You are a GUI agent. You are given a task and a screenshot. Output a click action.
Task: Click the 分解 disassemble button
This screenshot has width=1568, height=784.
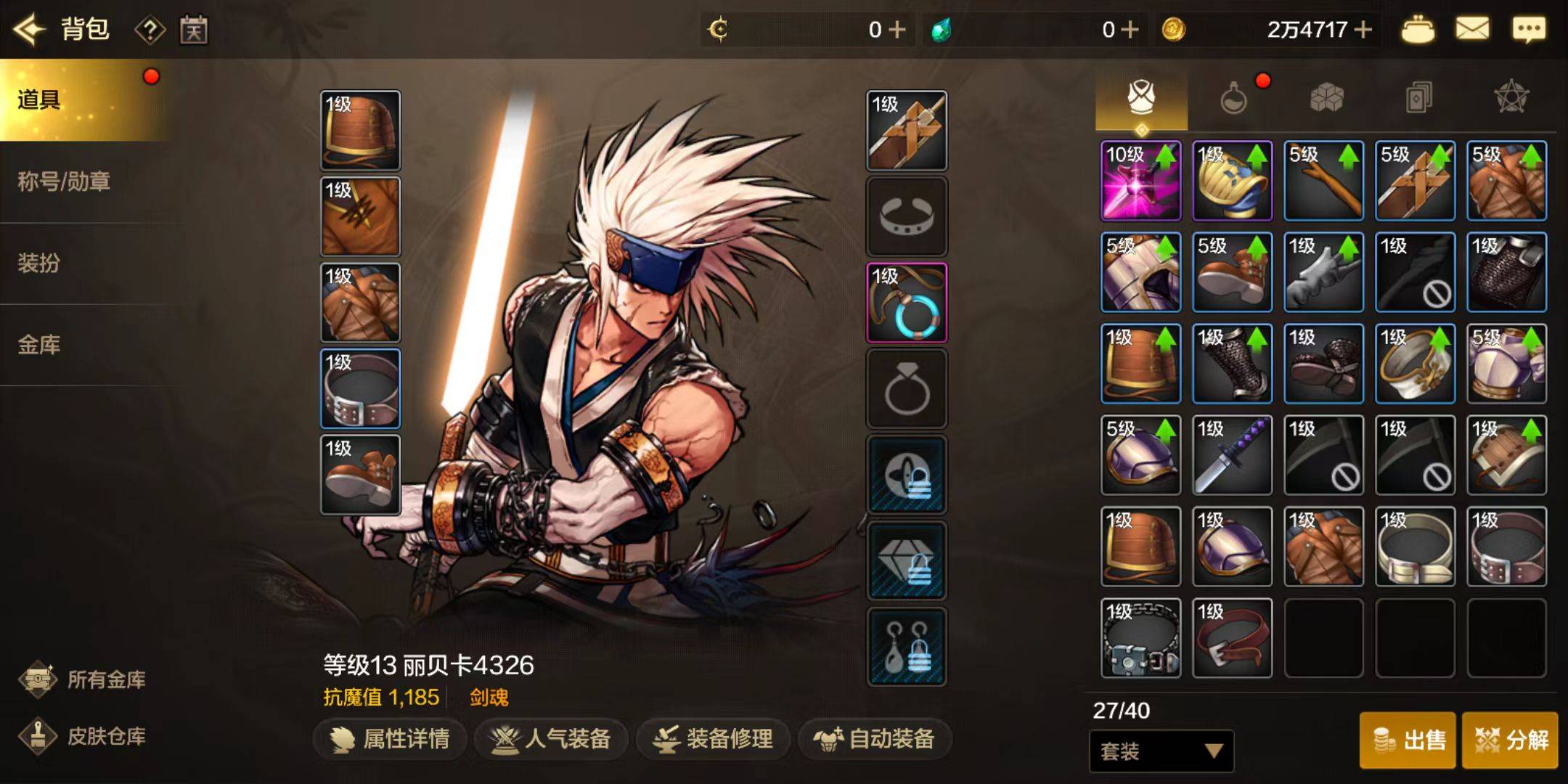[x=1510, y=740]
